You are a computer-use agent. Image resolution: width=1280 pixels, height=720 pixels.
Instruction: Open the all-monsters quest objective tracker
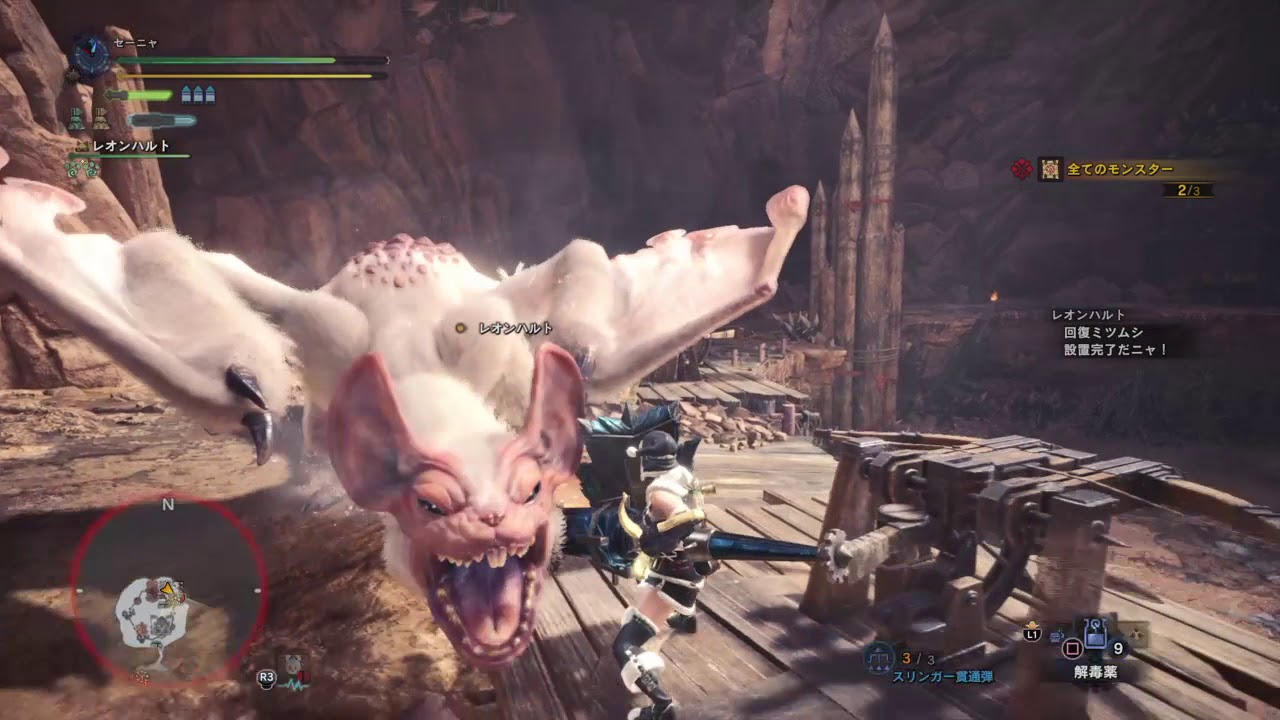[1118, 170]
